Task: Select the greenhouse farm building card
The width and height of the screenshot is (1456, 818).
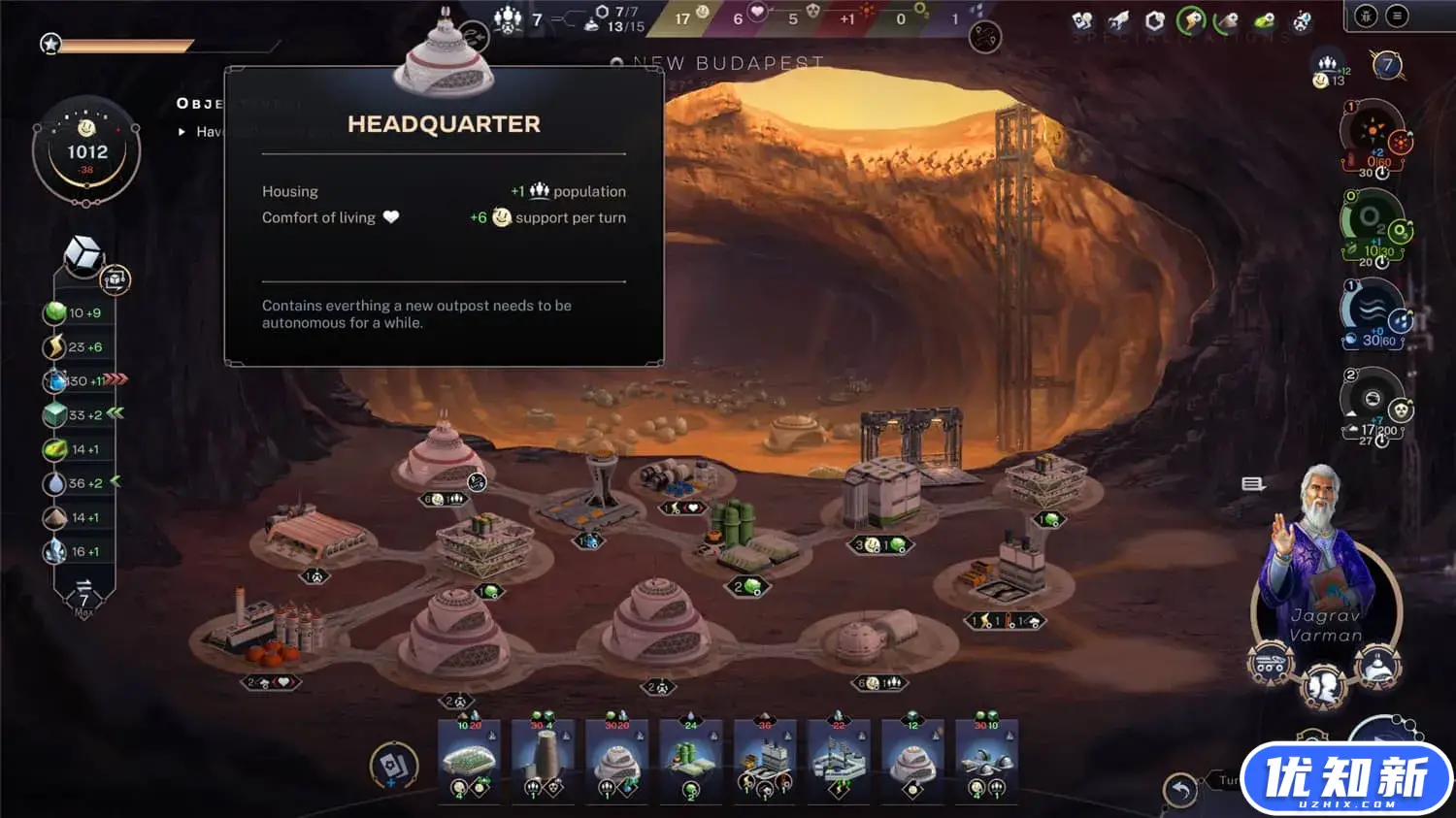Action: click(469, 760)
